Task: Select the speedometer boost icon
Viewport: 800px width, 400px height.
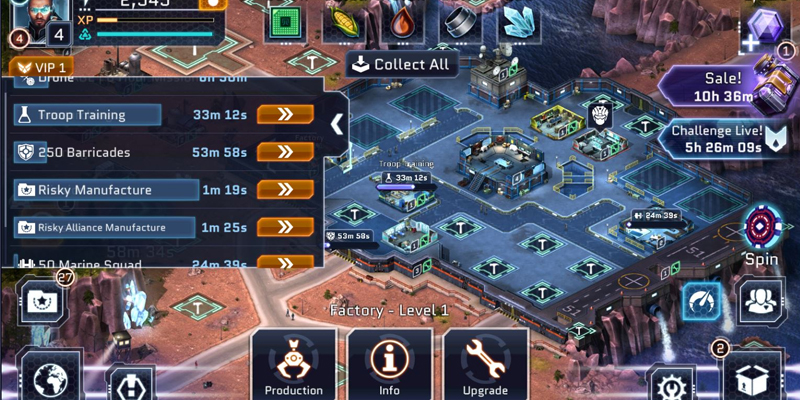Action: click(x=702, y=301)
